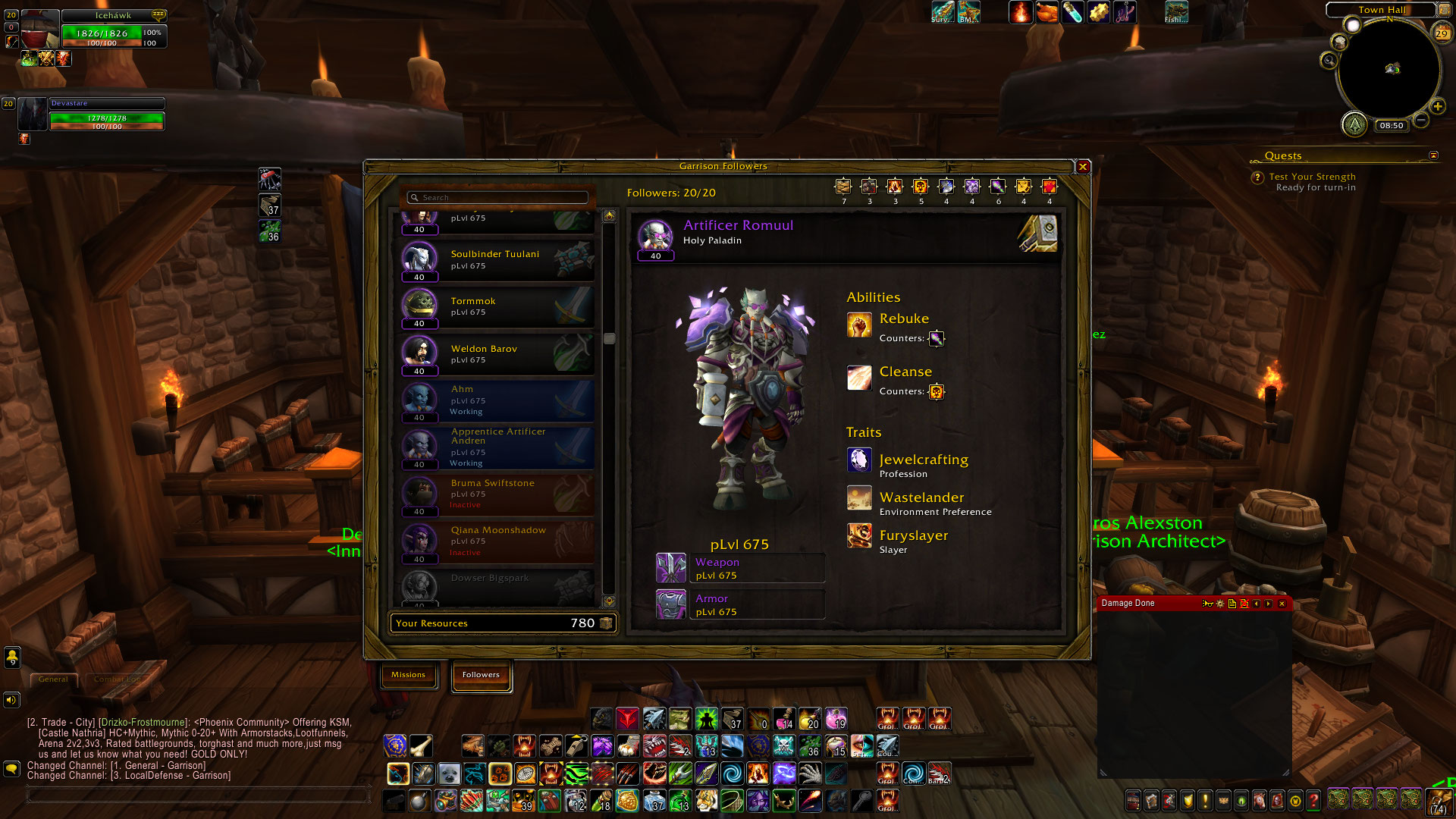
Task: Choose Weldon Barov in follower list
Action: coord(497,354)
